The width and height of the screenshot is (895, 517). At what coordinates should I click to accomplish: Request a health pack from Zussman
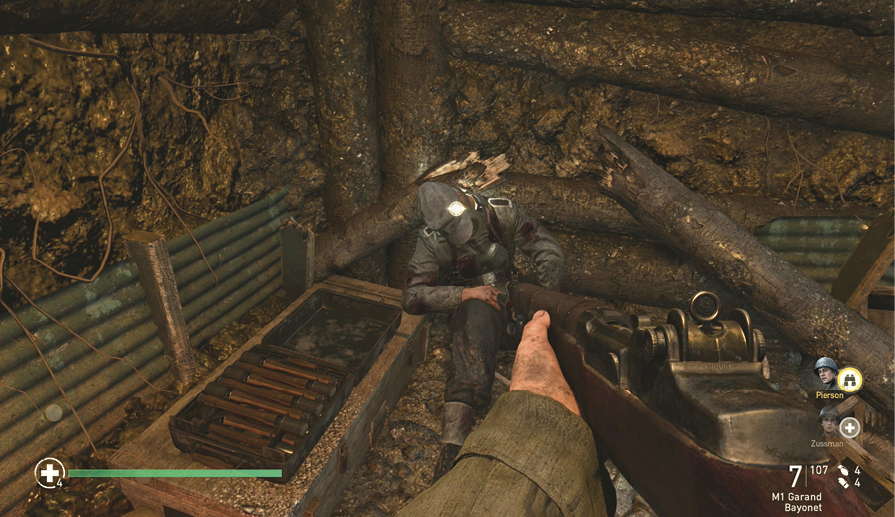(x=849, y=427)
